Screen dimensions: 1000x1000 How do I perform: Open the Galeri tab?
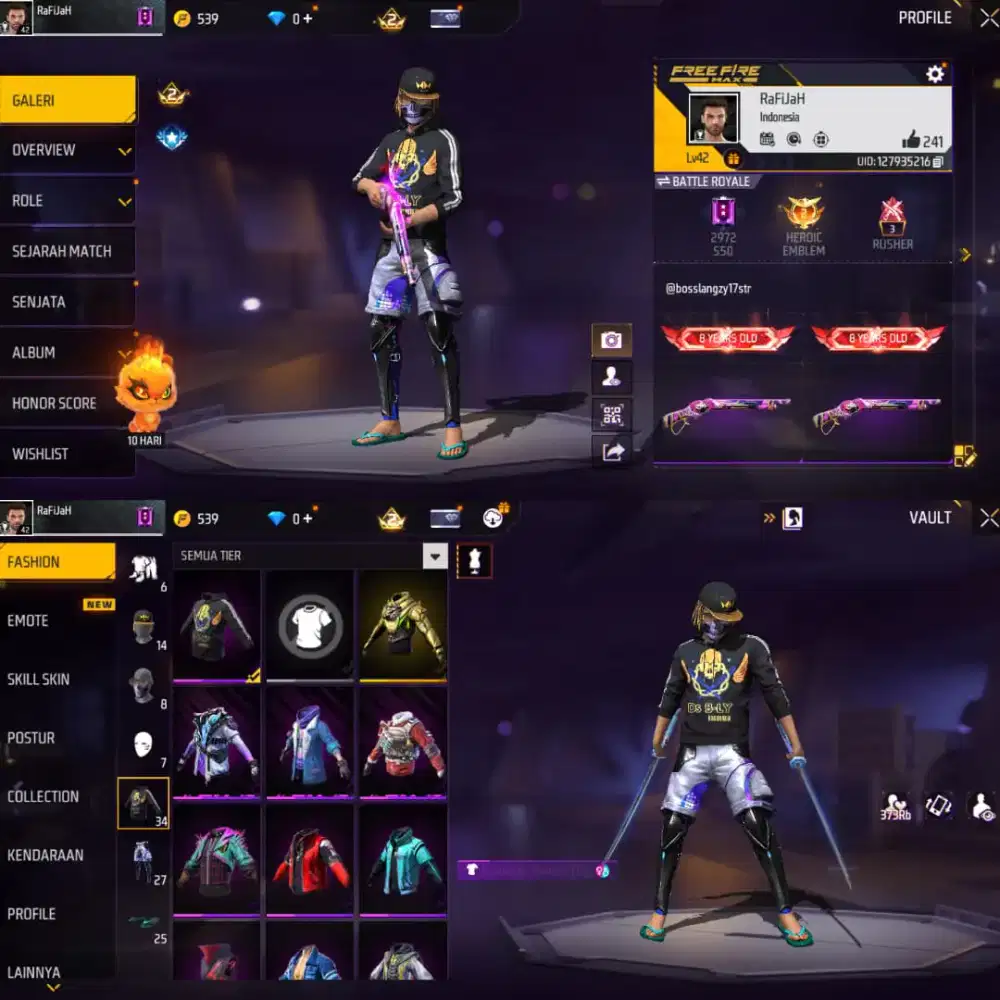[66, 100]
